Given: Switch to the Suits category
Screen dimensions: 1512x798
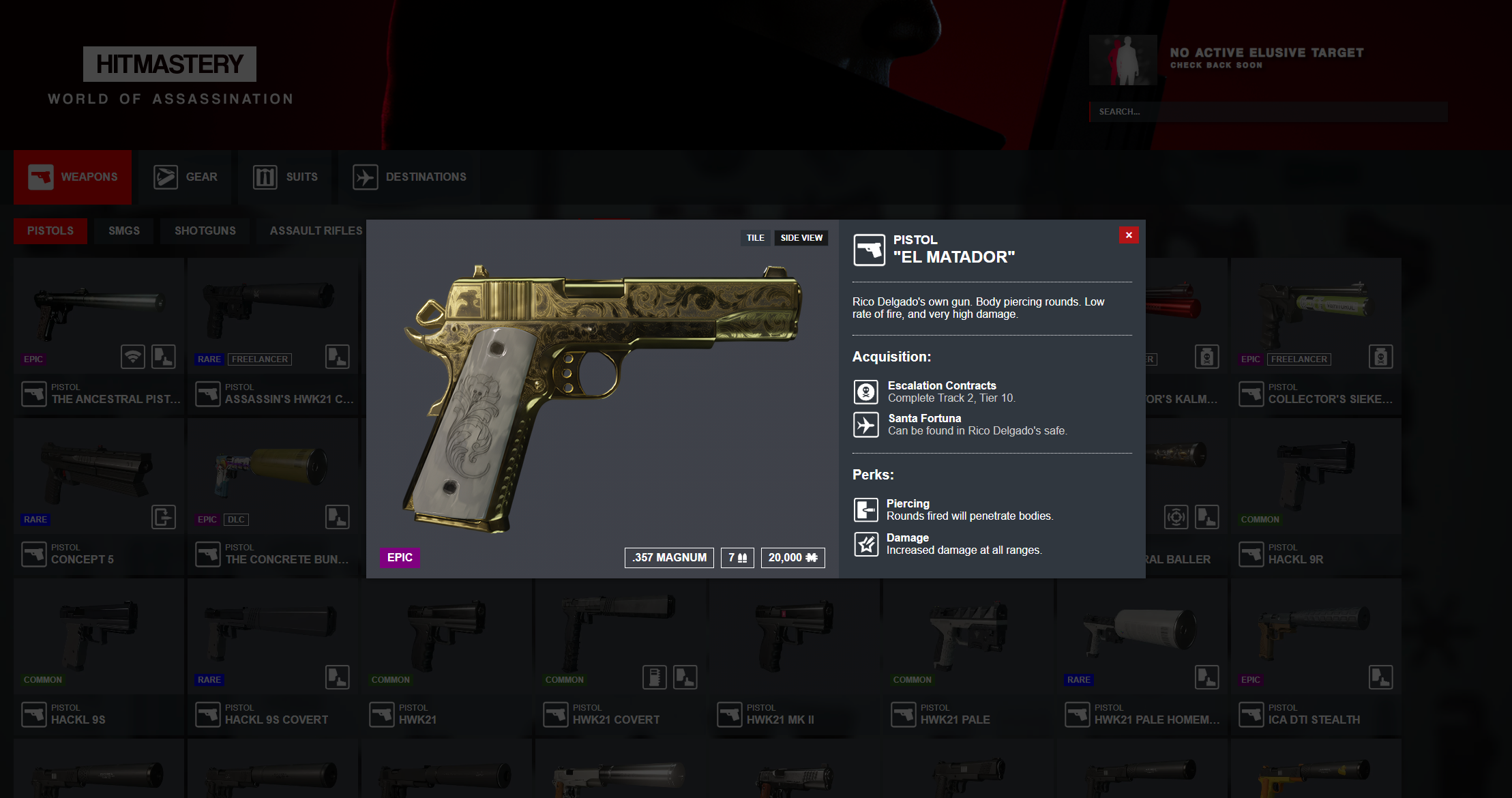Looking at the screenshot, I should [x=286, y=177].
